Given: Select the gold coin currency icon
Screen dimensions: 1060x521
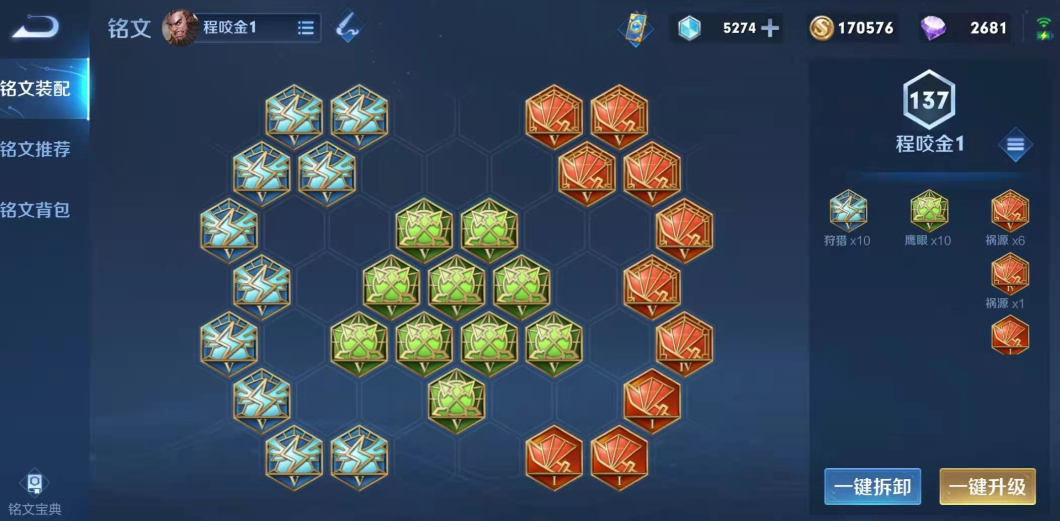Looking at the screenshot, I should tap(821, 28).
